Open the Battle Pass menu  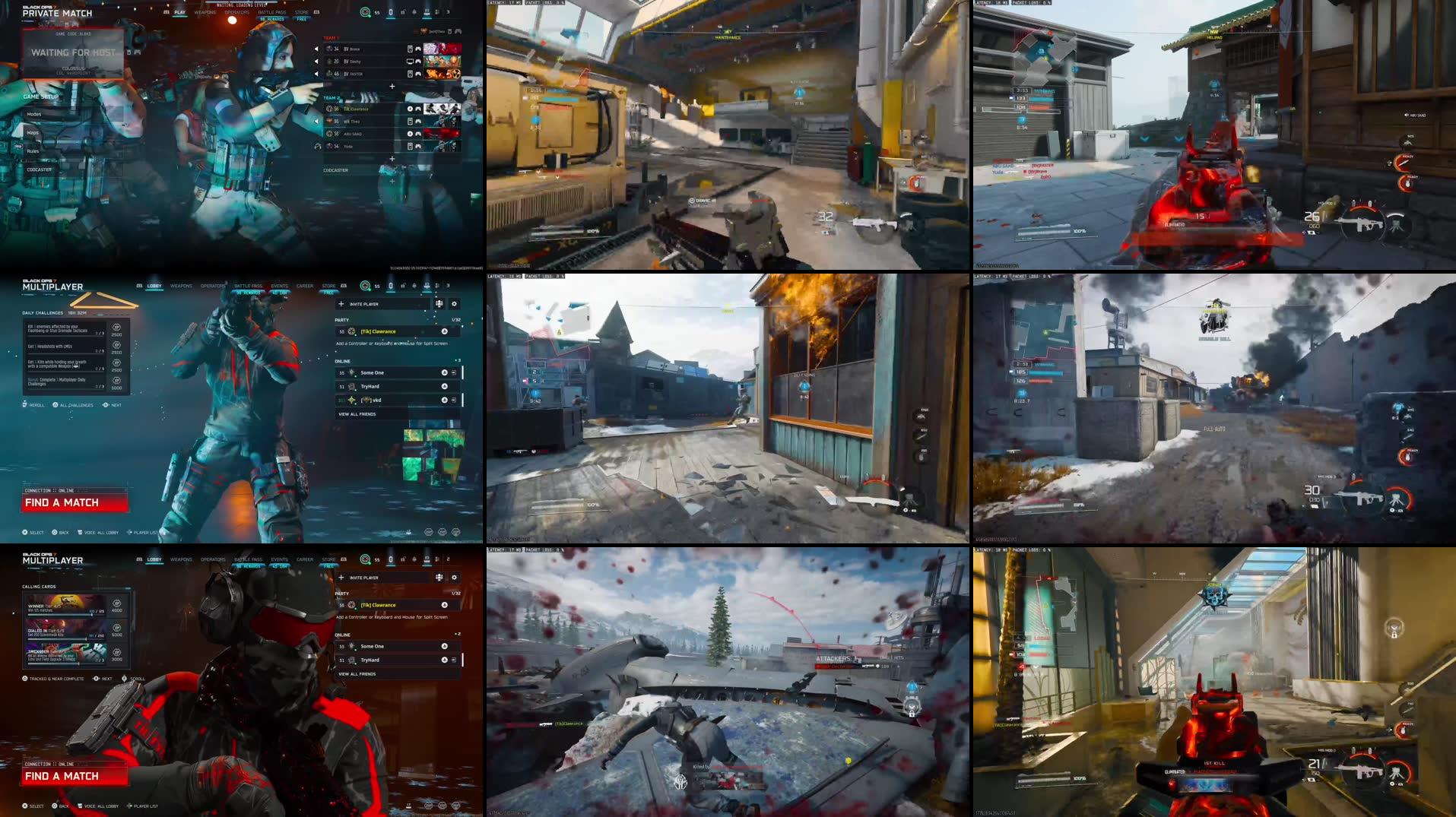(272, 12)
